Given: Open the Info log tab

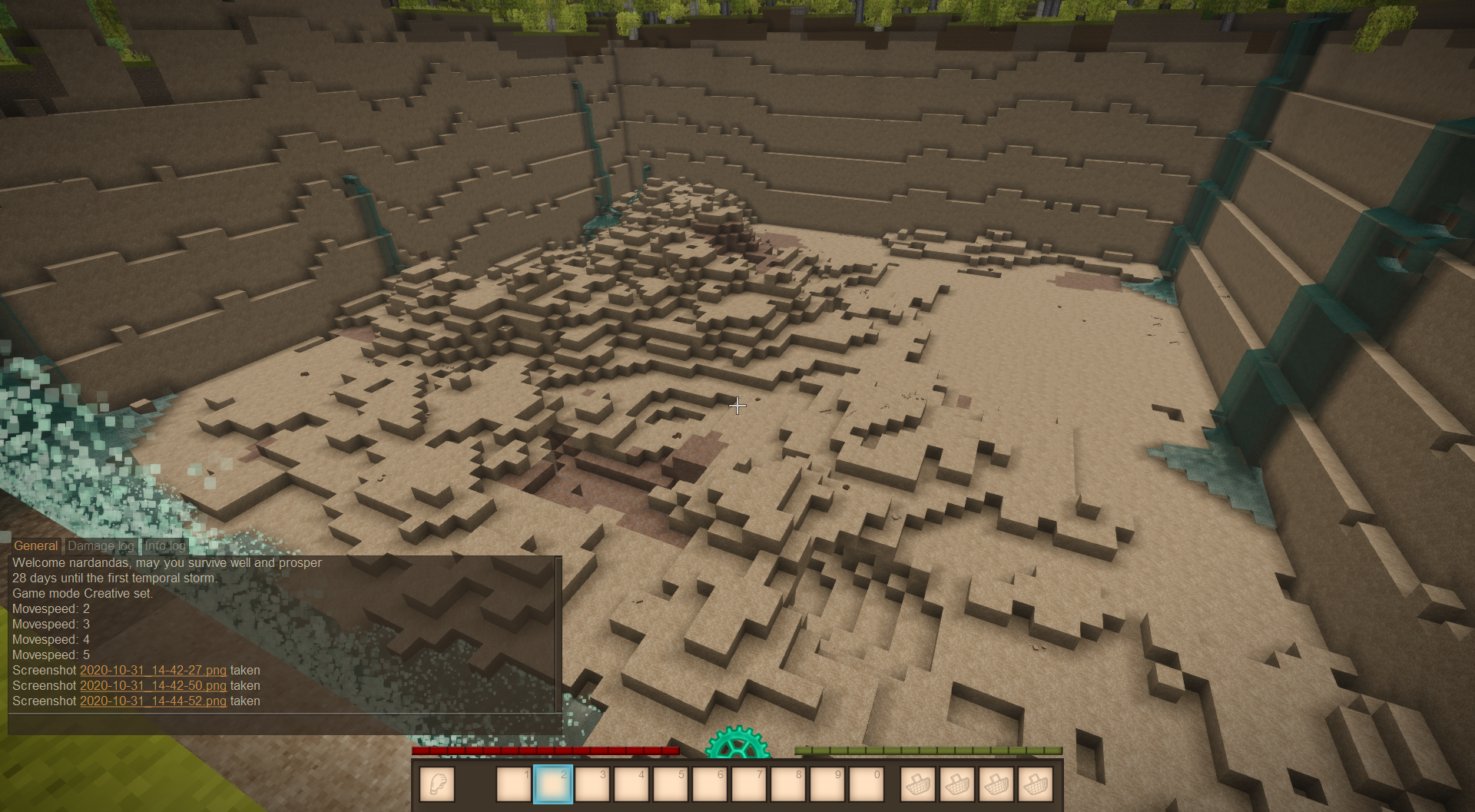Looking at the screenshot, I should (x=165, y=545).
